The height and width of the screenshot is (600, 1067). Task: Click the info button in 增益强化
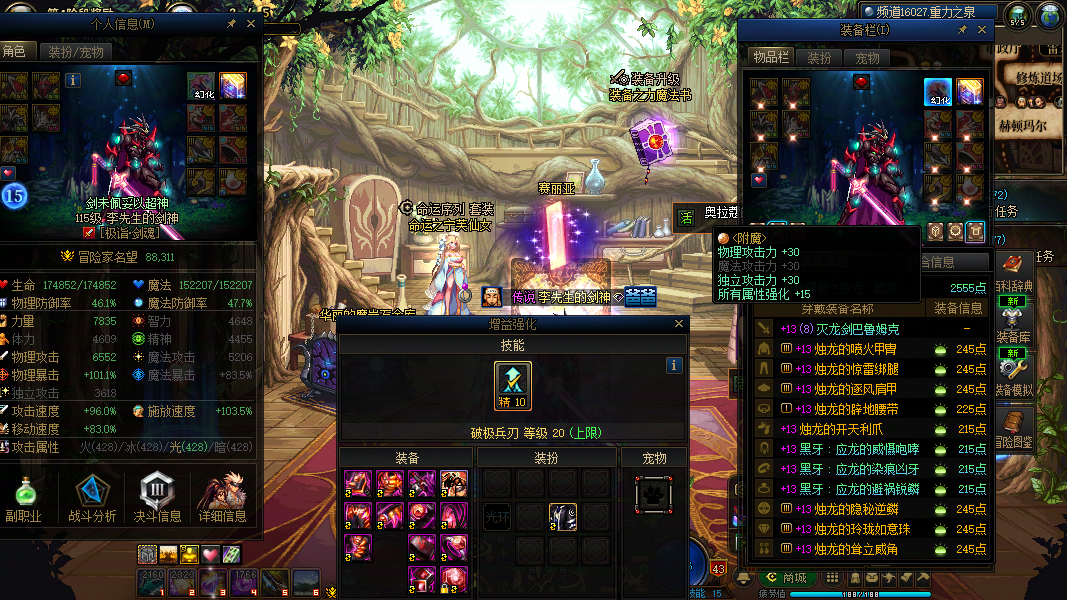click(x=675, y=366)
